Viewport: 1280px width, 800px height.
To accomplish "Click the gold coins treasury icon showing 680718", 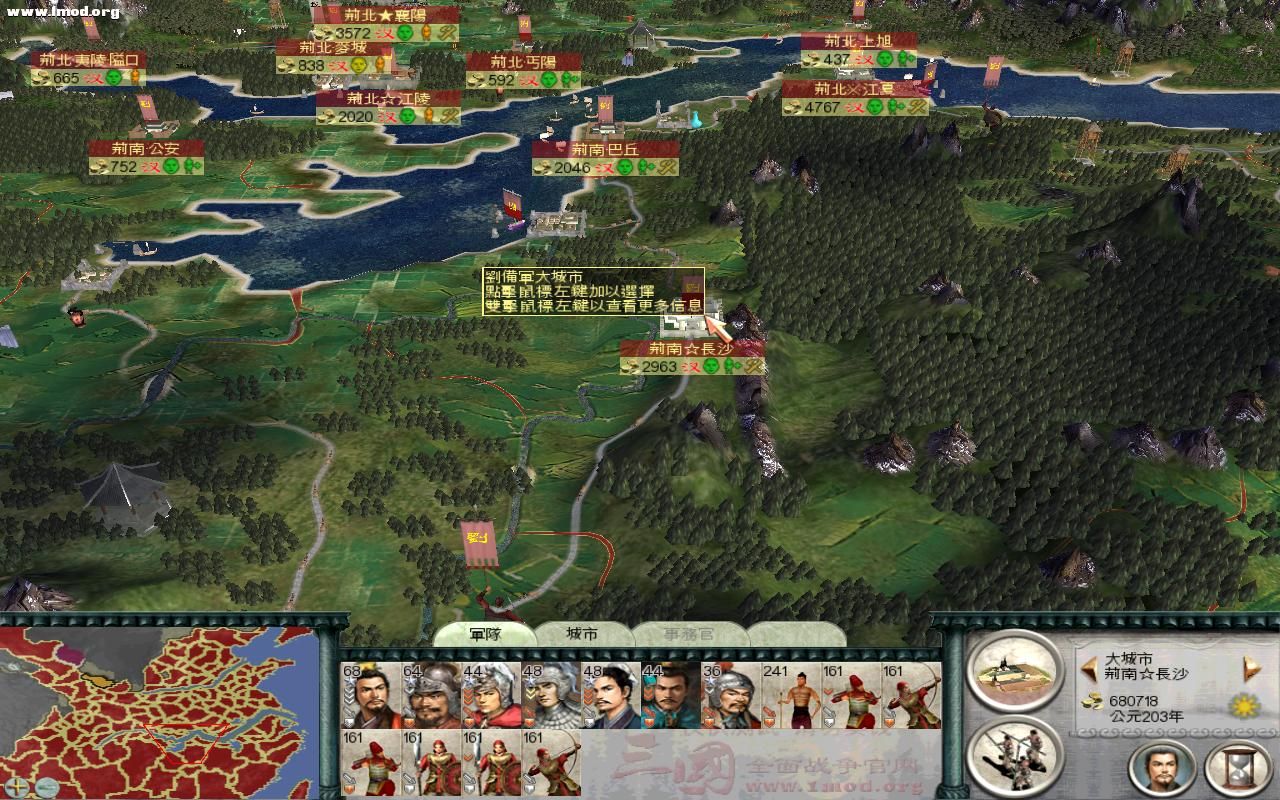I will coord(1092,703).
